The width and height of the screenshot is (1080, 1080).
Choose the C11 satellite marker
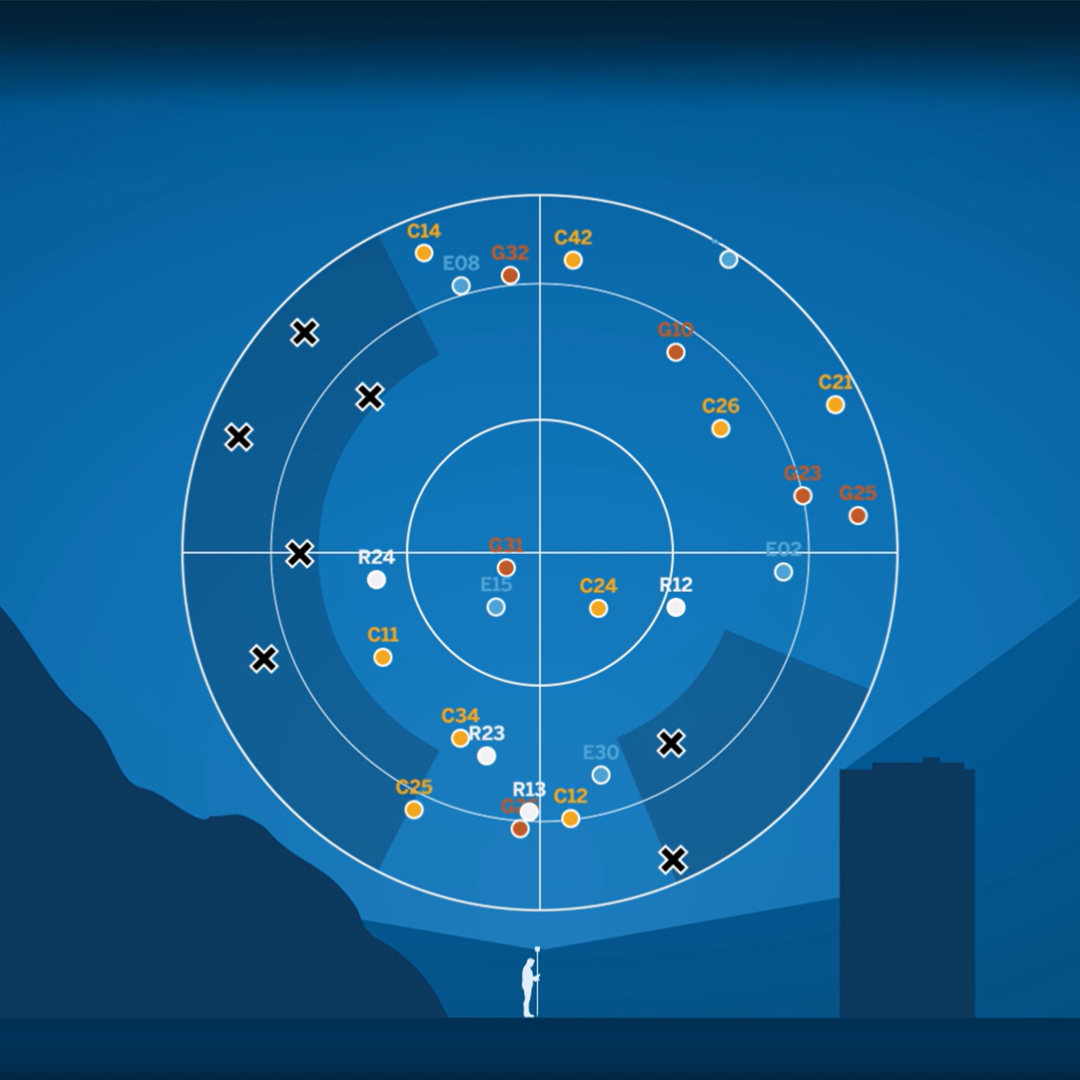383,657
